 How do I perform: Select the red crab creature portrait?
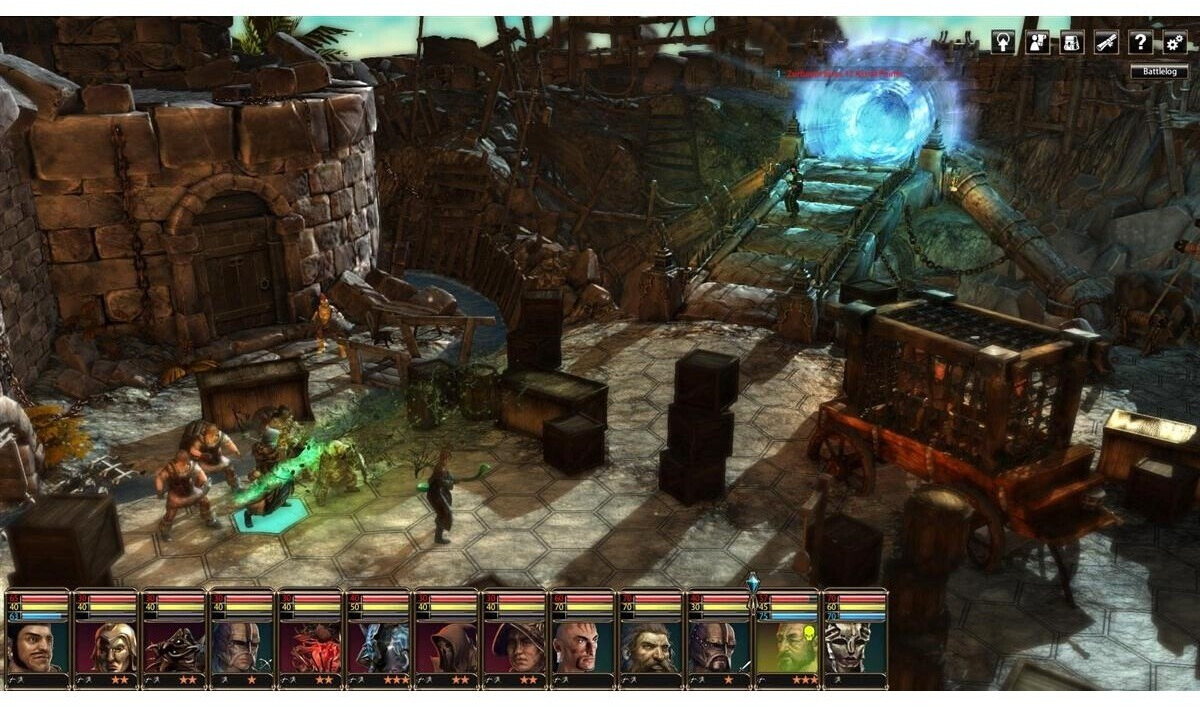pos(309,647)
